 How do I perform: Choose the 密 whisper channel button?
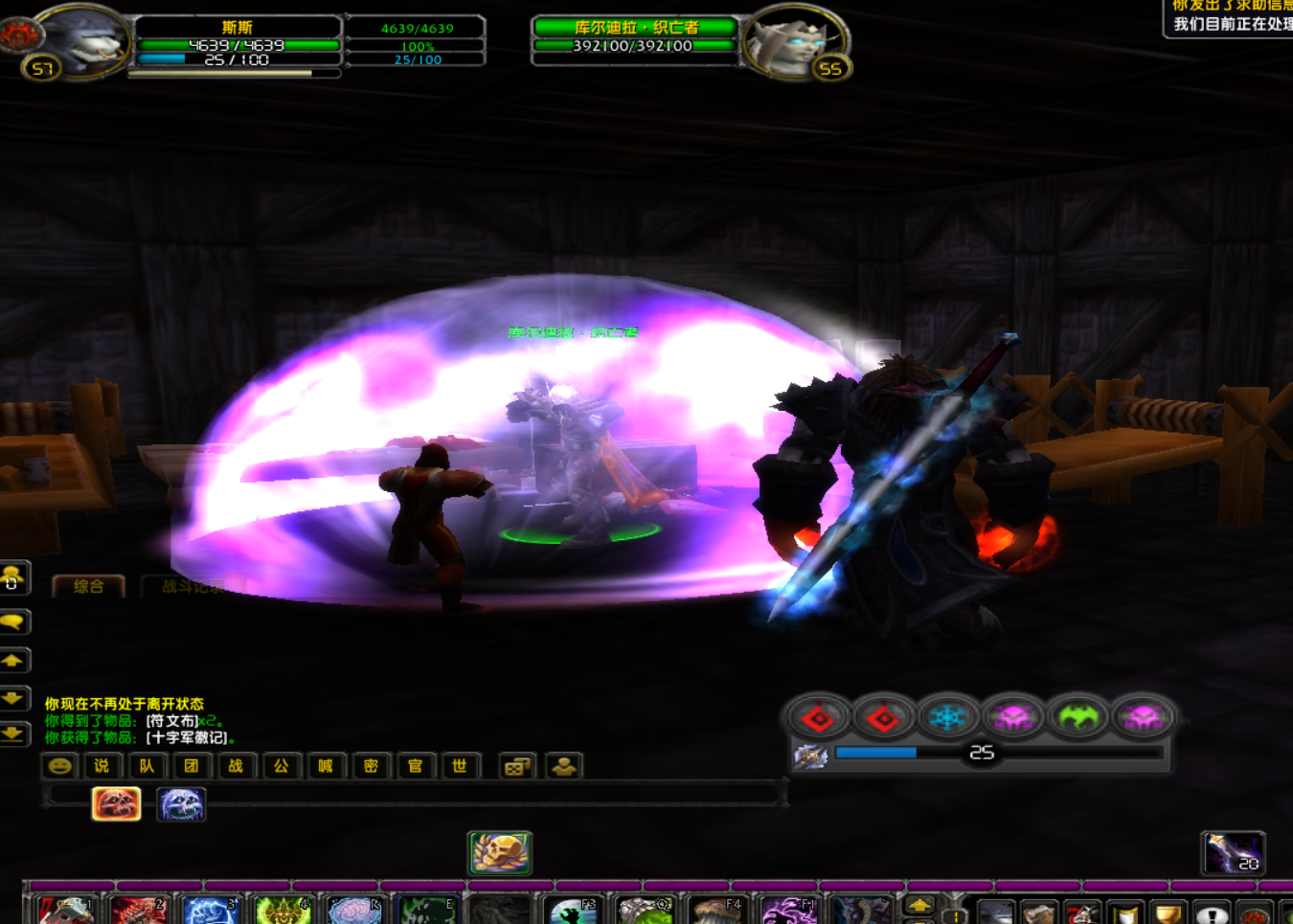coord(371,766)
